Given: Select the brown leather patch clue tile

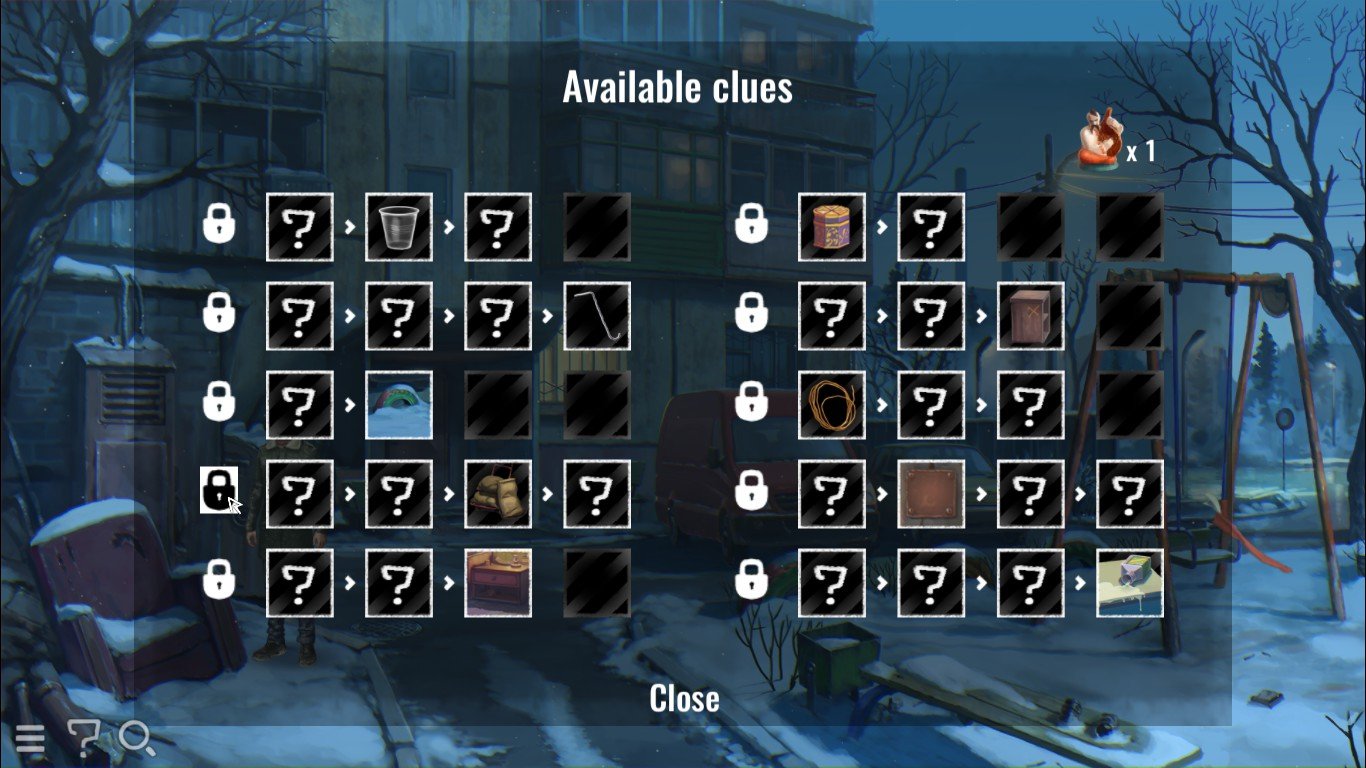Looking at the screenshot, I should pos(931,494).
